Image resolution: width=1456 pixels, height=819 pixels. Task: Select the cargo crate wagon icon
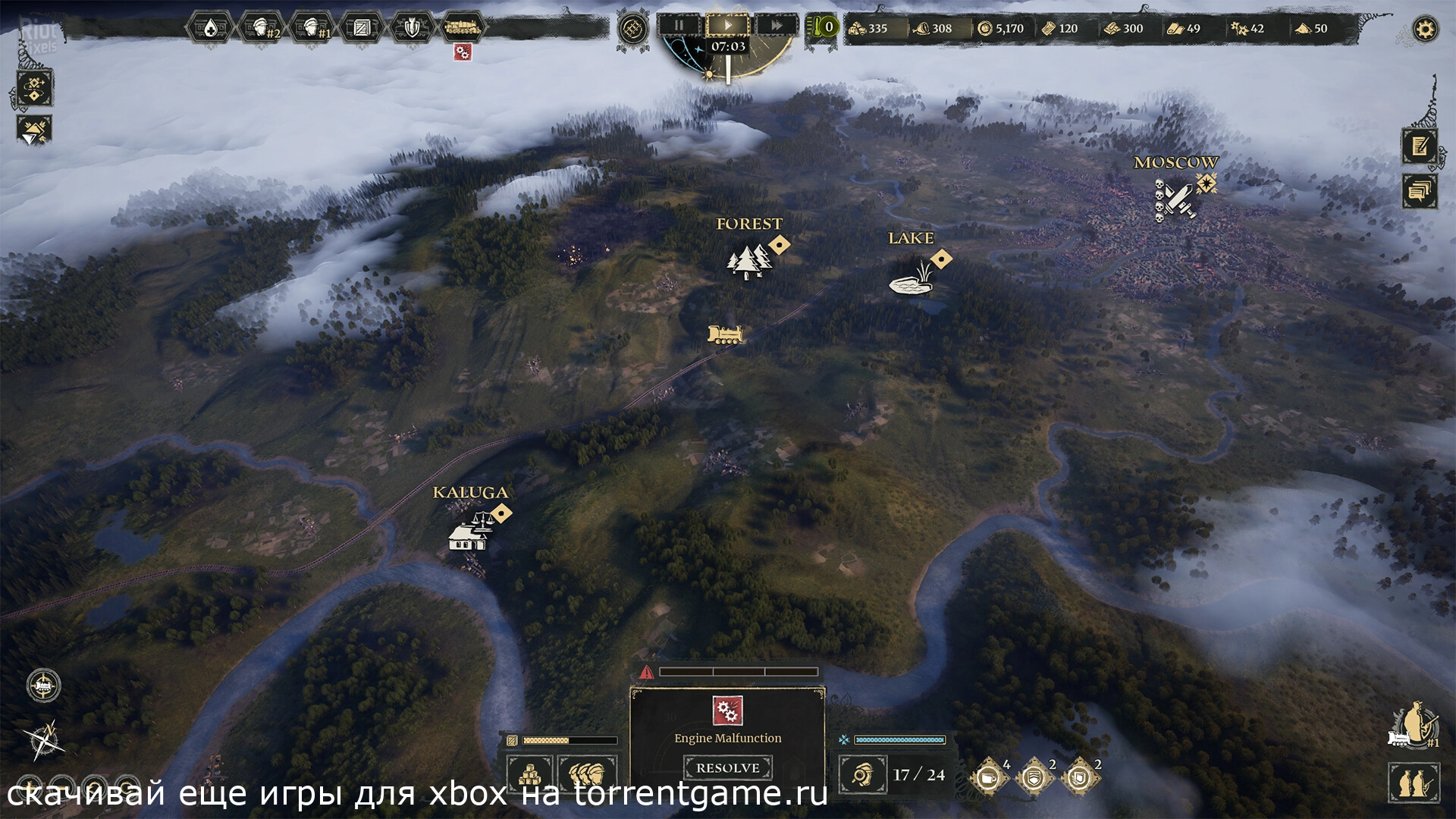(x=361, y=28)
